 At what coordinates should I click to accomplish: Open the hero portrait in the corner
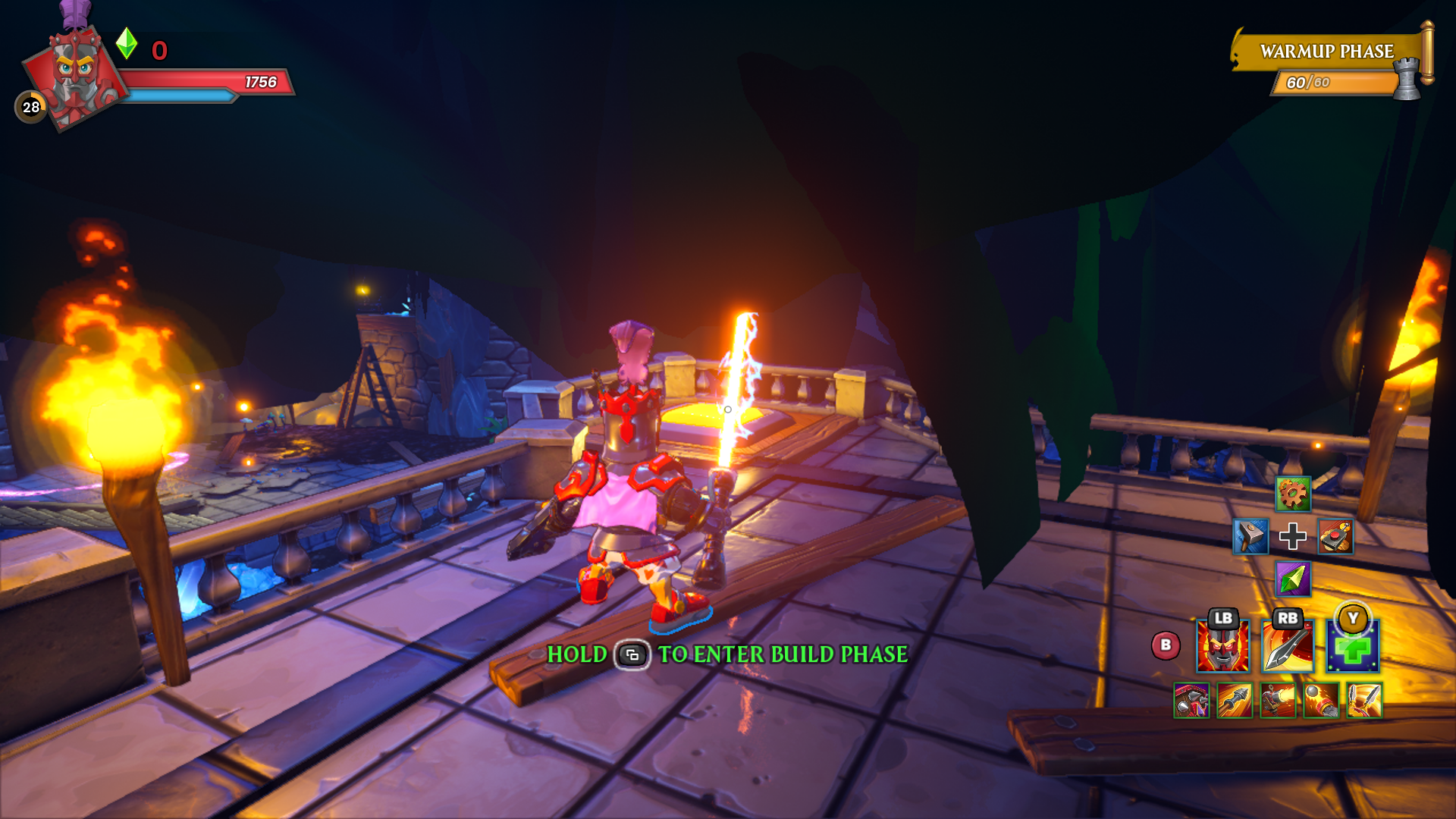pos(76,76)
